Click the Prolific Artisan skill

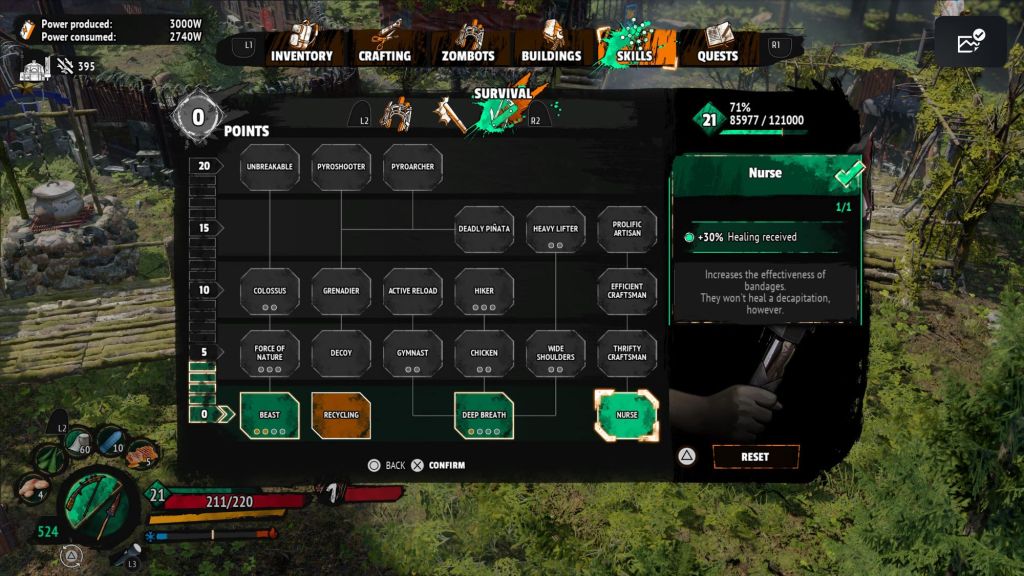(x=627, y=229)
